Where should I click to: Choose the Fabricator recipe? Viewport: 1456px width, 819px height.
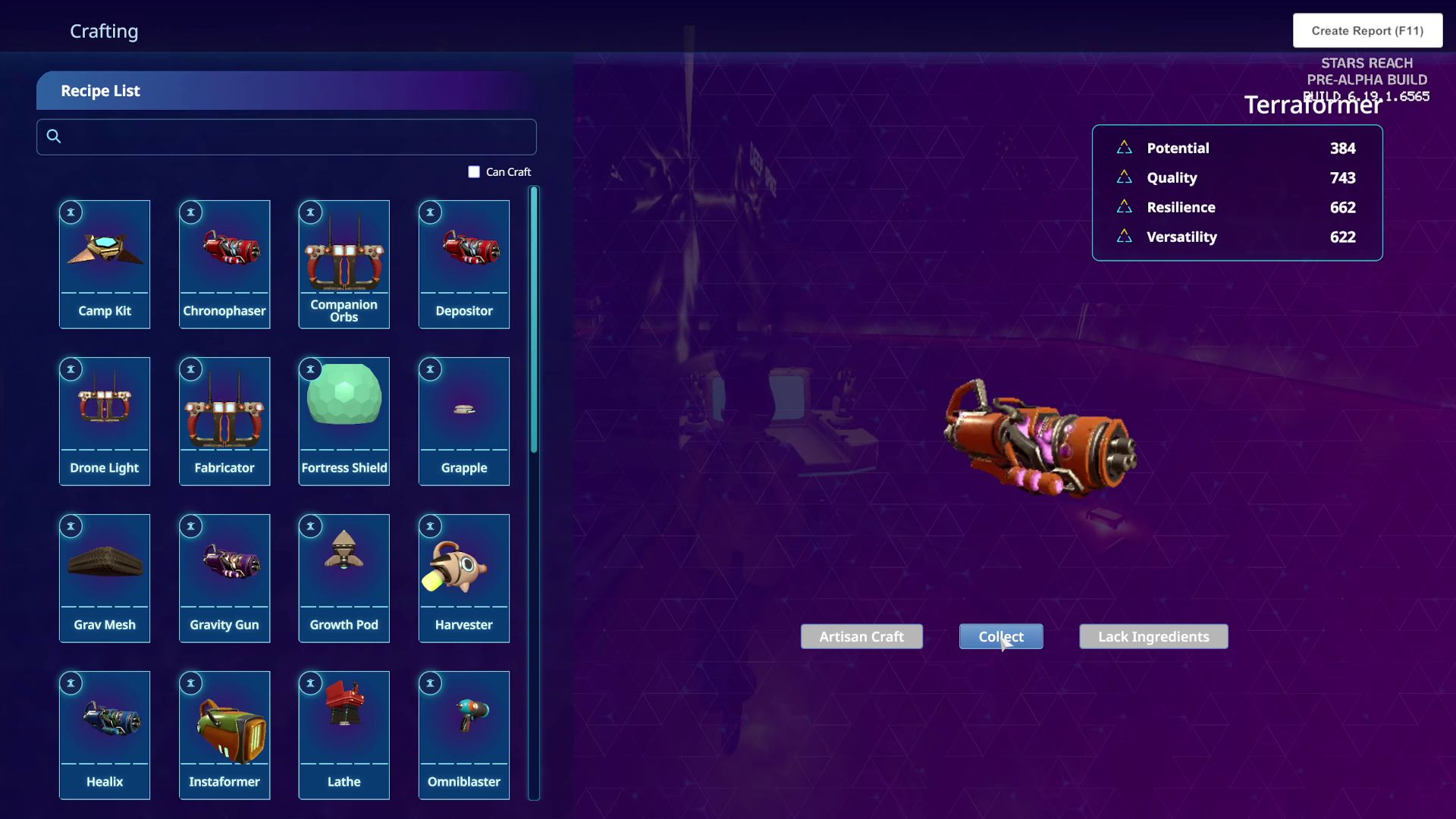pyautogui.click(x=224, y=421)
